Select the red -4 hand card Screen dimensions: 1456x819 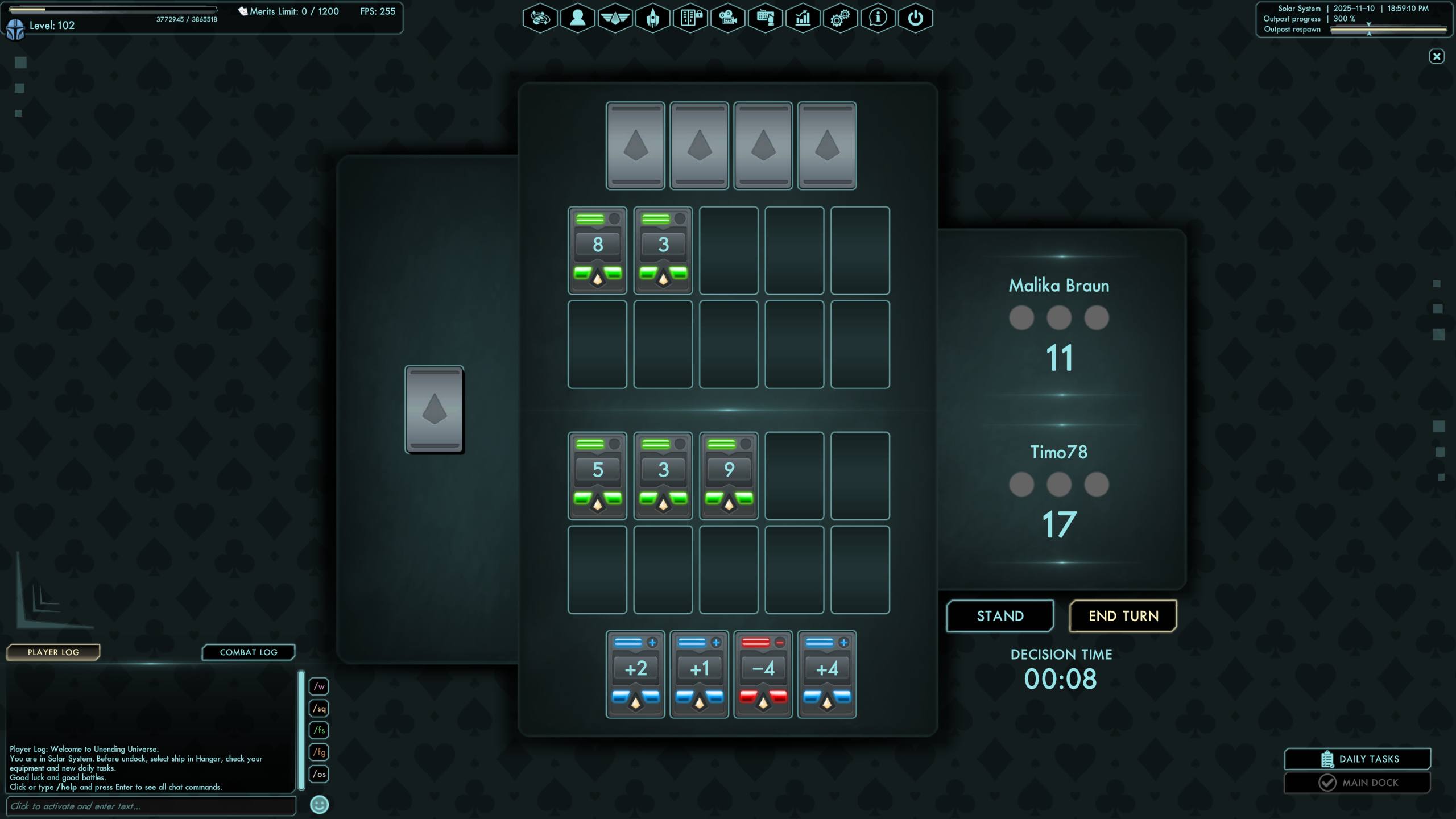(x=763, y=674)
